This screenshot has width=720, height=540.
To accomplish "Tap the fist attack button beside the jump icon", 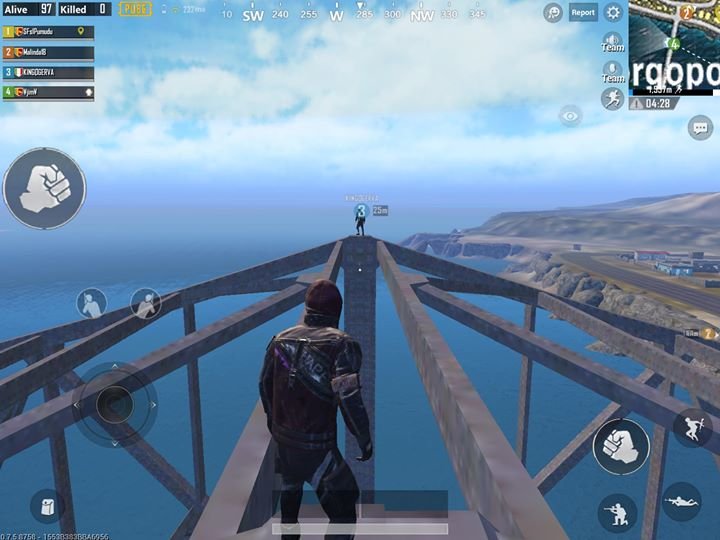I will click(621, 446).
